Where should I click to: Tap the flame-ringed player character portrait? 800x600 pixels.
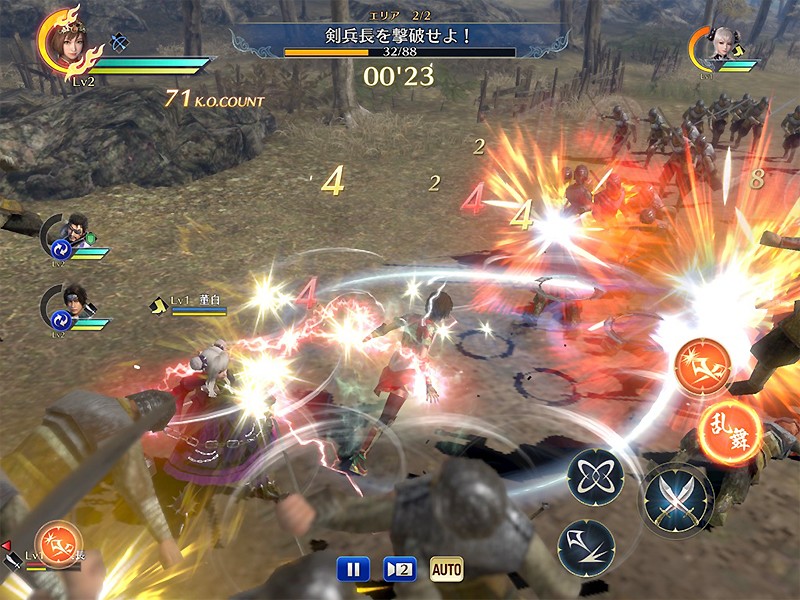(69, 42)
